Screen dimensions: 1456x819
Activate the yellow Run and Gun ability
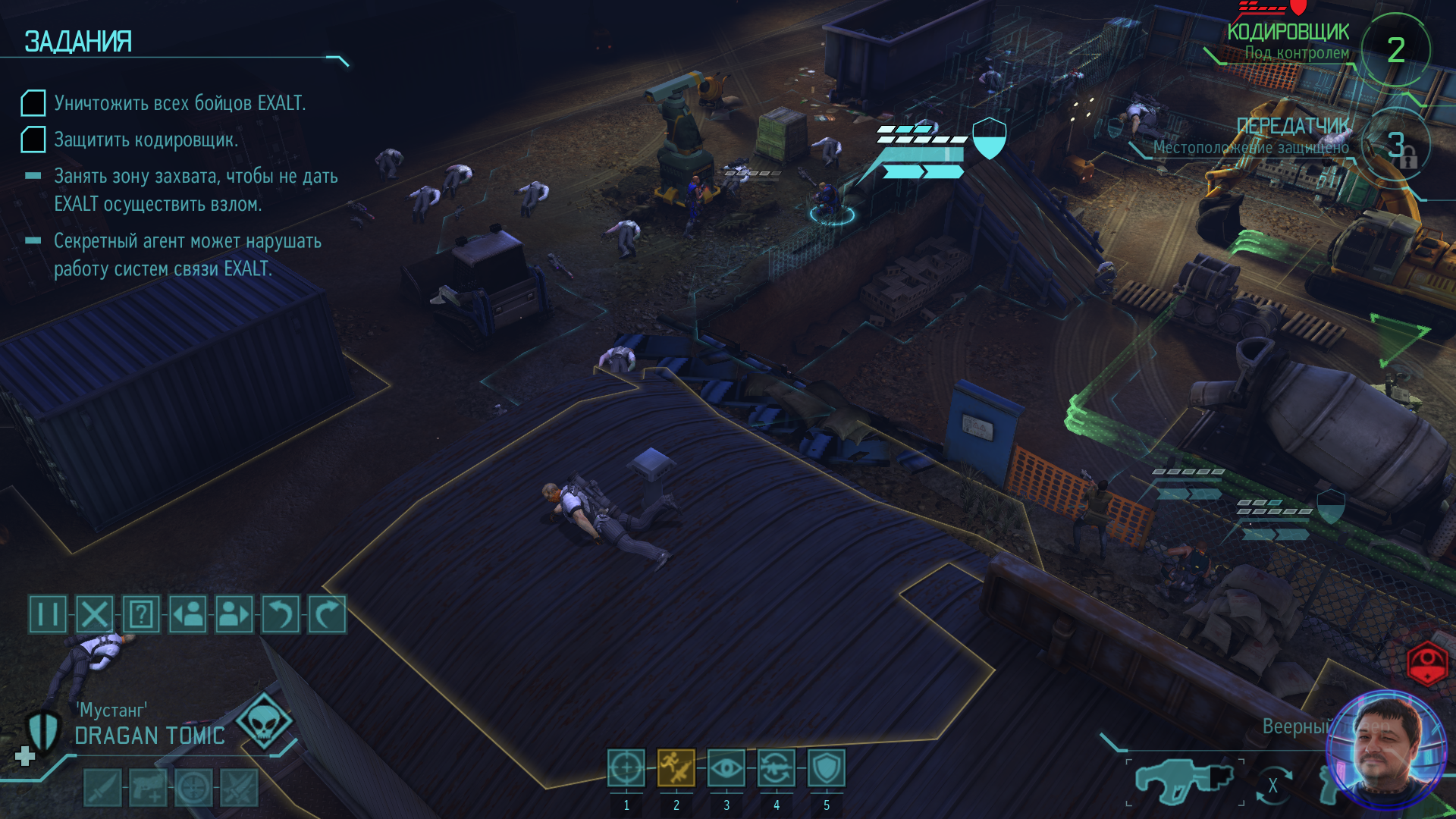[x=676, y=768]
